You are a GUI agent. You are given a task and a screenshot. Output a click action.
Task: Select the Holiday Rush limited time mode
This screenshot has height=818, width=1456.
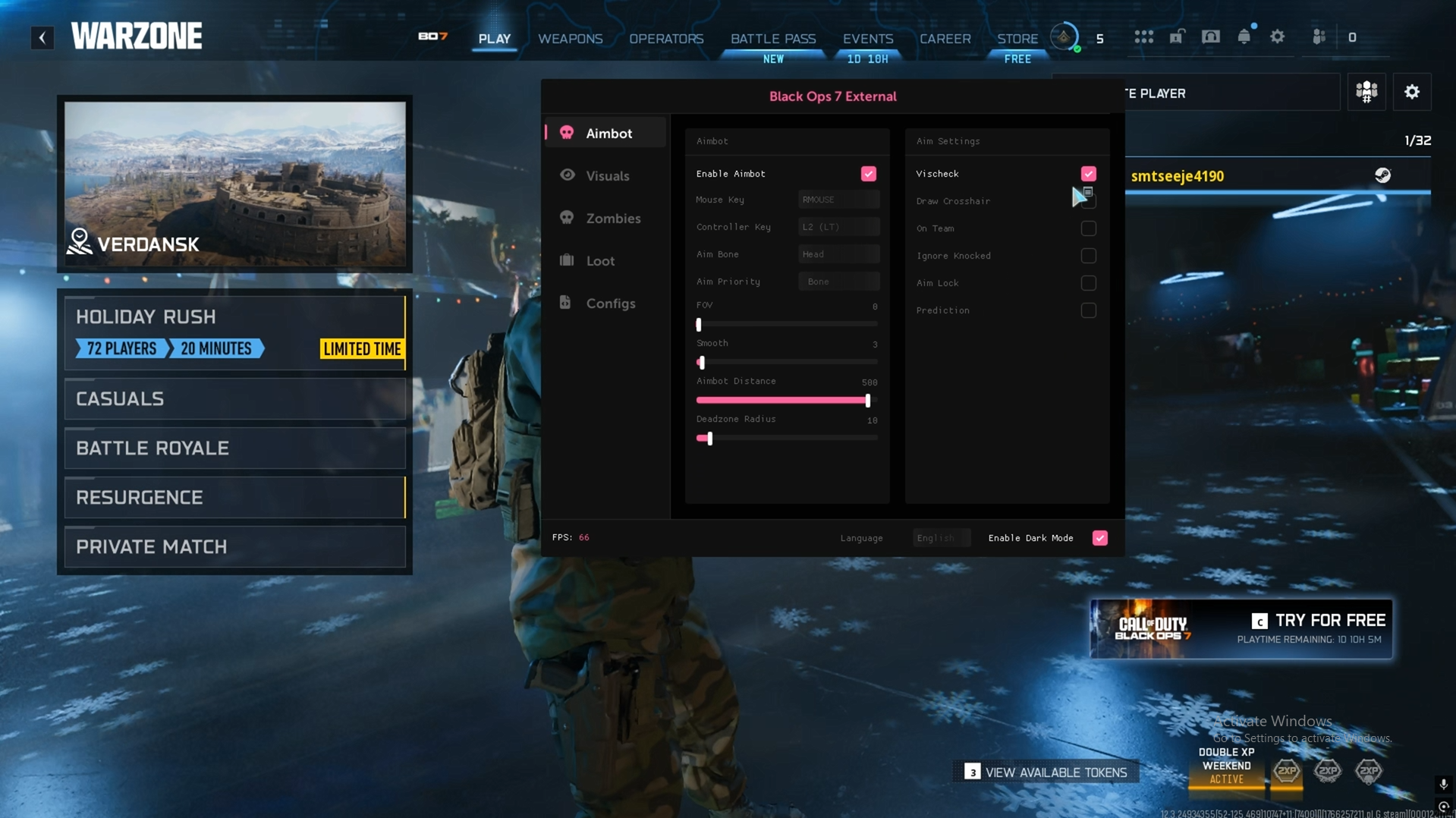(x=234, y=332)
